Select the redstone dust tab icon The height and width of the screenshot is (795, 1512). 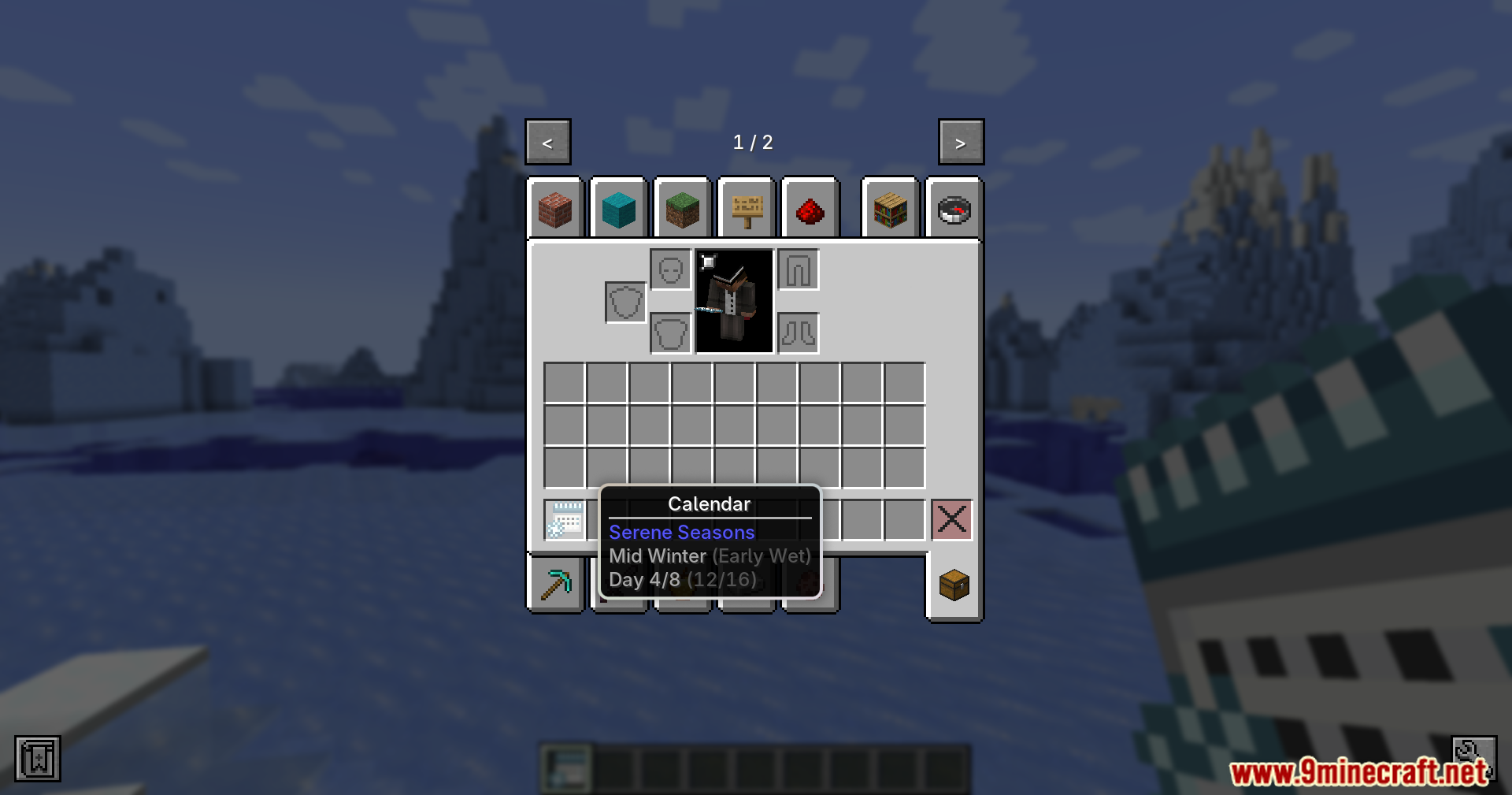(x=810, y=209)
